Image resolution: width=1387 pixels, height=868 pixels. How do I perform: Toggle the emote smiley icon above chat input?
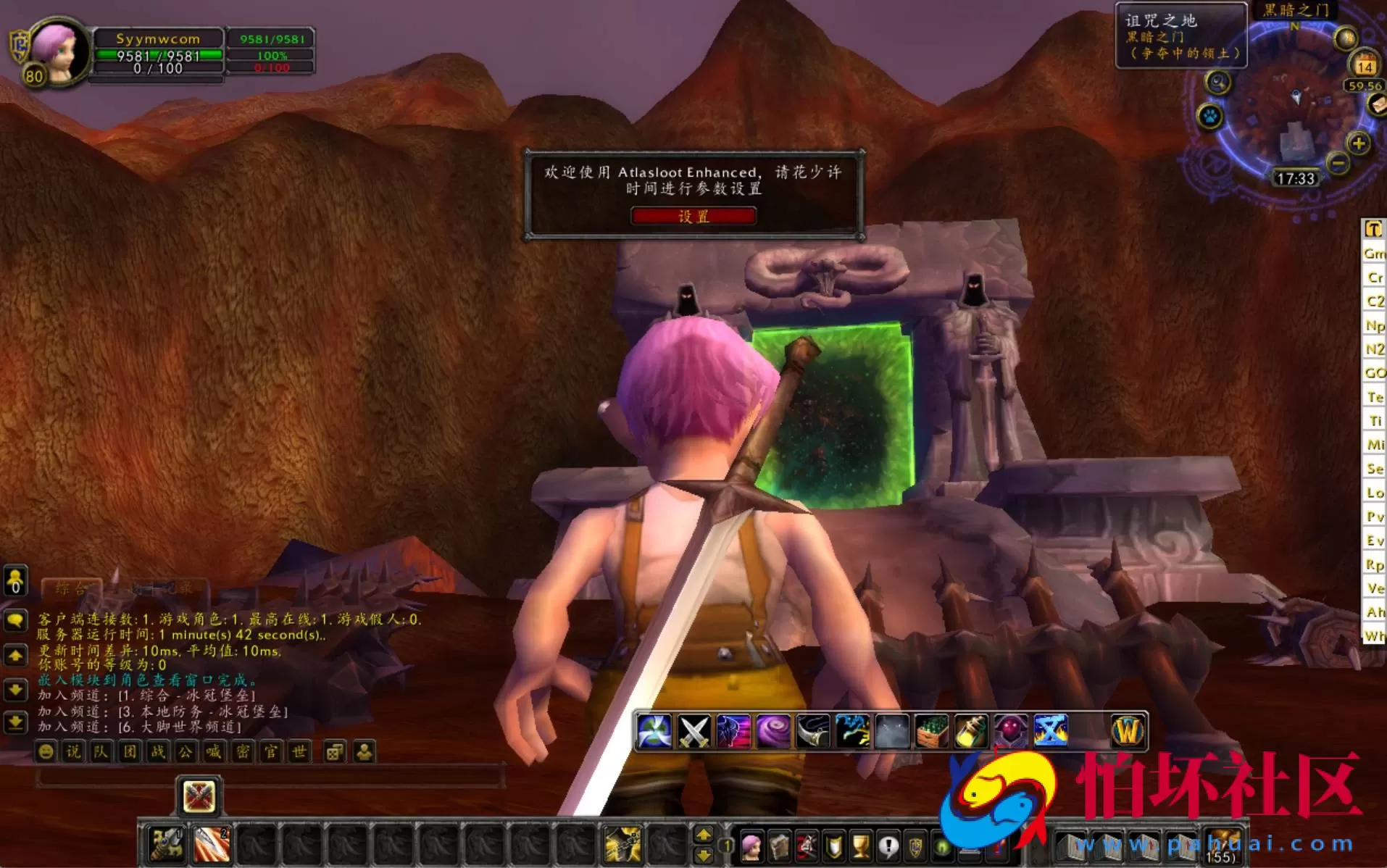46,751
